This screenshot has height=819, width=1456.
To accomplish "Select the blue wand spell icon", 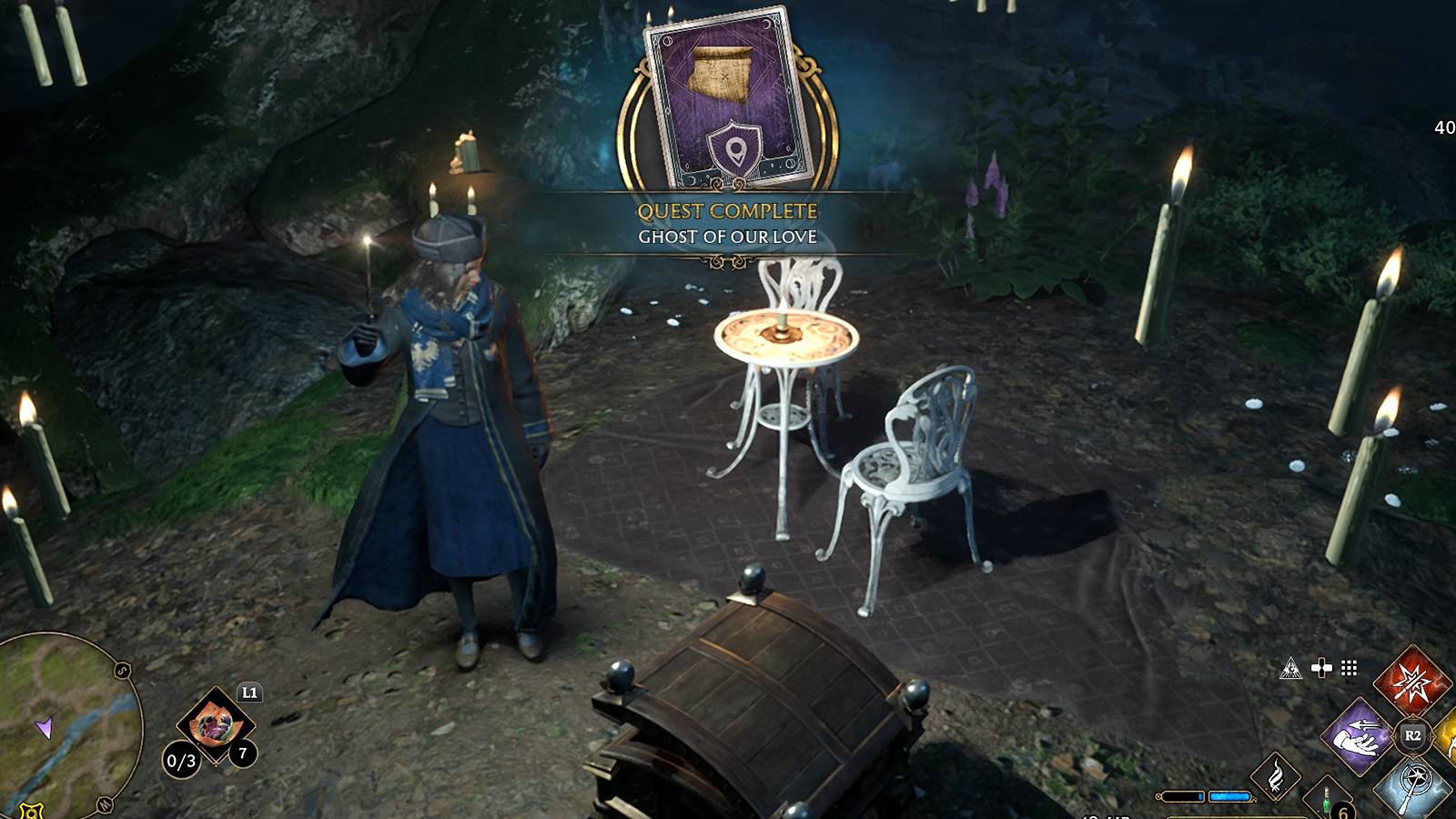I will tap(1416, 786).
